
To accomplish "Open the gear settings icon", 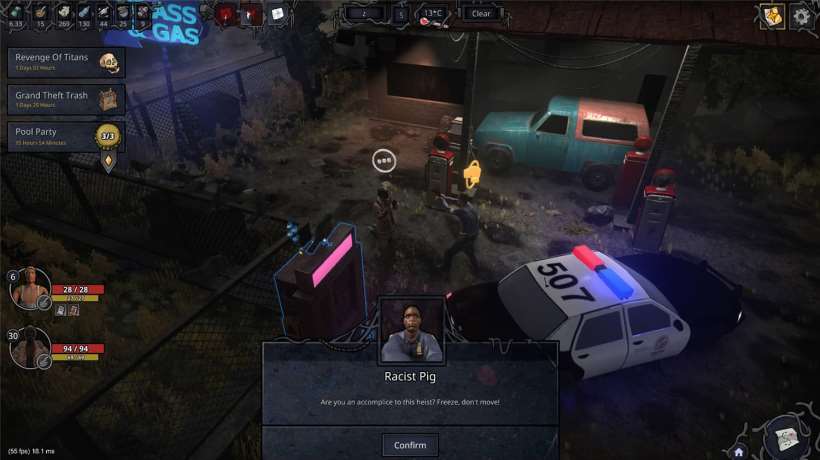I will [x=801, y=15].
